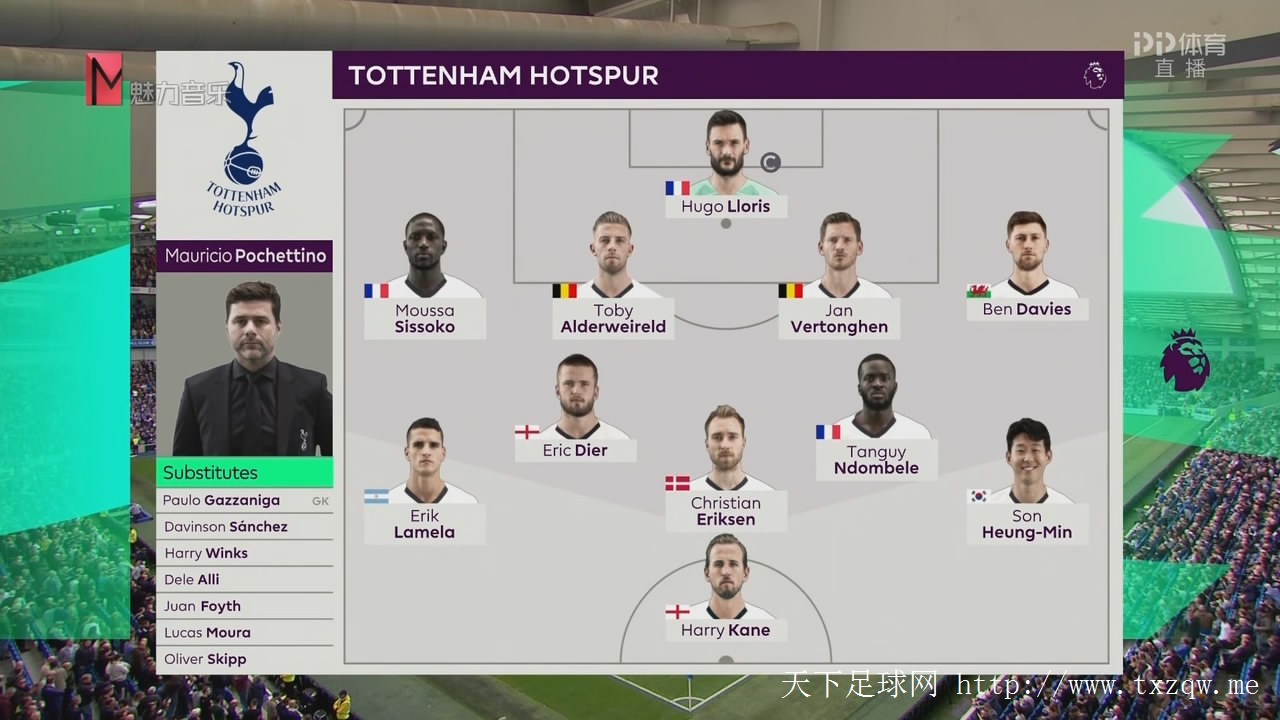Choose Lucas Moura from substitutes list

pos(244,633)
